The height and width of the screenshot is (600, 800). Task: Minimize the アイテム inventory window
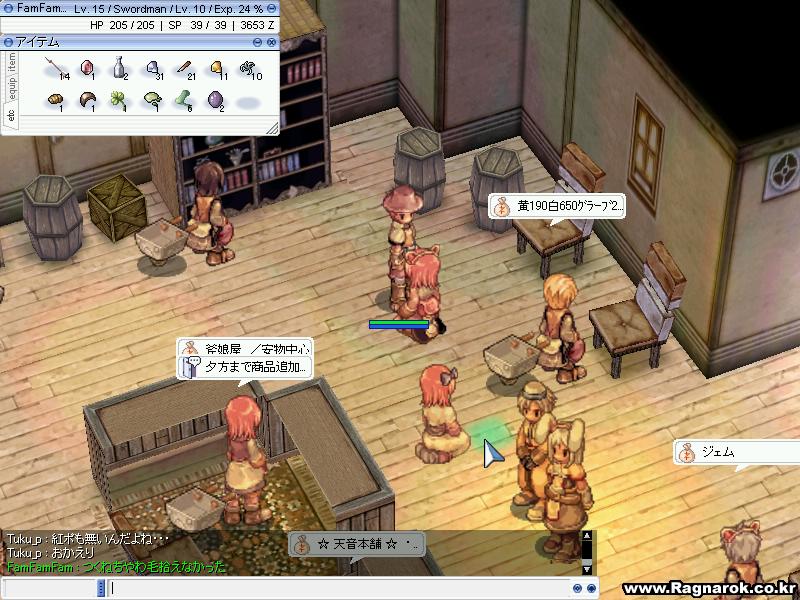click(258, 42)
